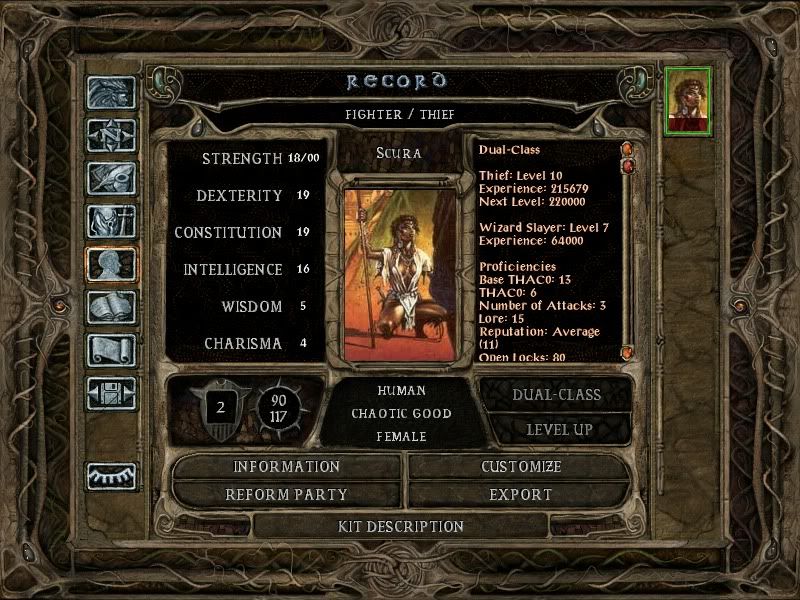Open the Information panel
800x600 pixels.
286,467
